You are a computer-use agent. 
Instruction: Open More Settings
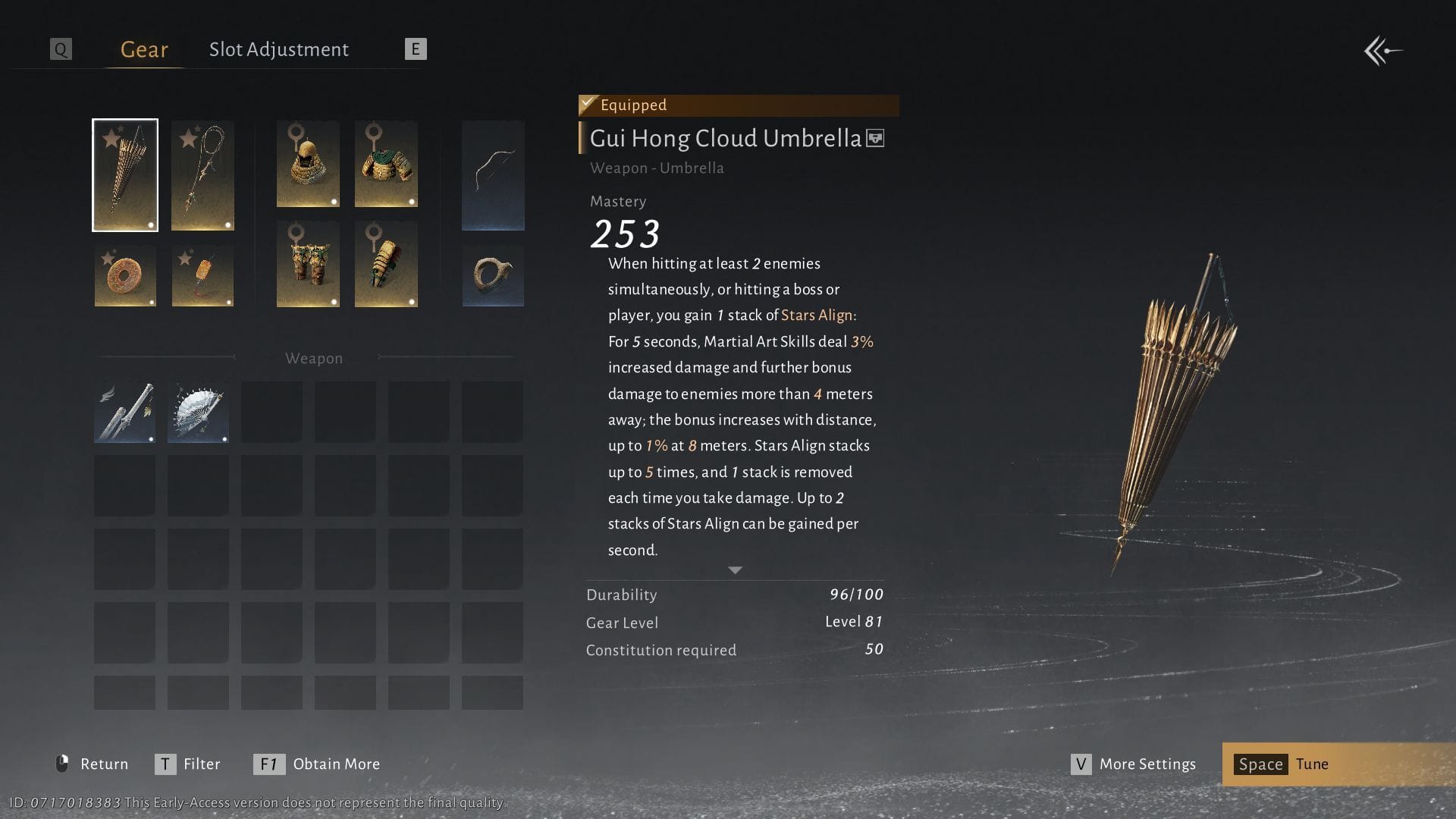tap(1146, 764)
